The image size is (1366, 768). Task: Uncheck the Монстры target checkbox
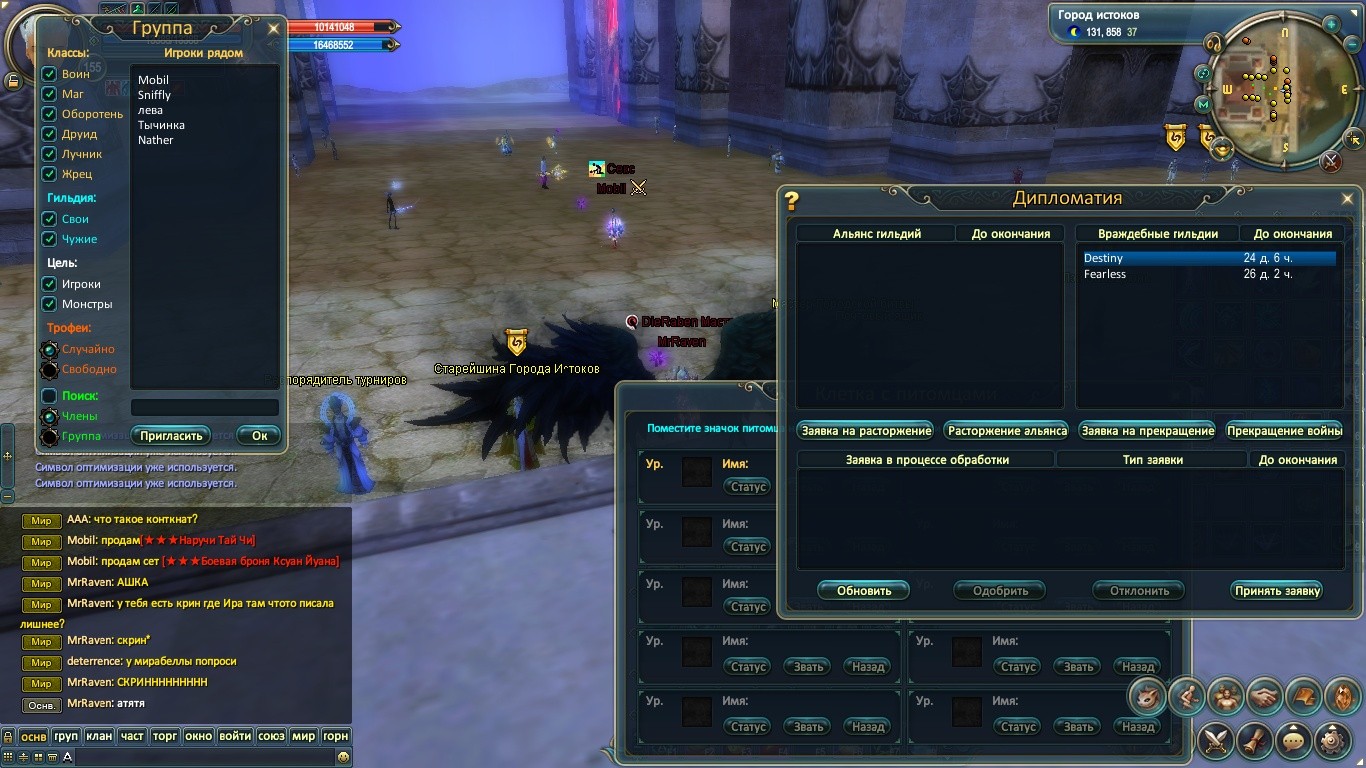(49, 304)
